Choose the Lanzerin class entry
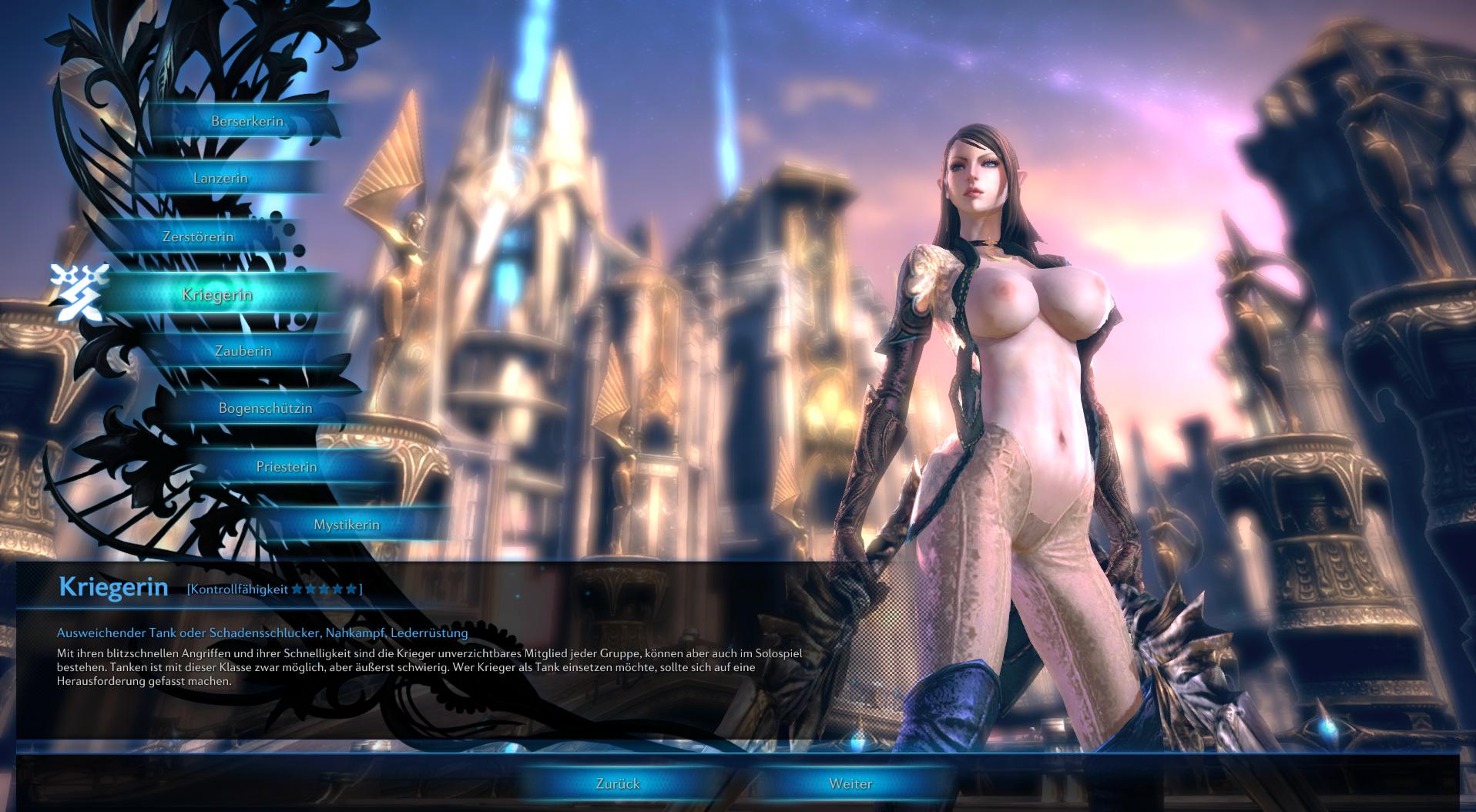Image resolution: width=1476 pixels, height=812 pixels. (220, 178)
